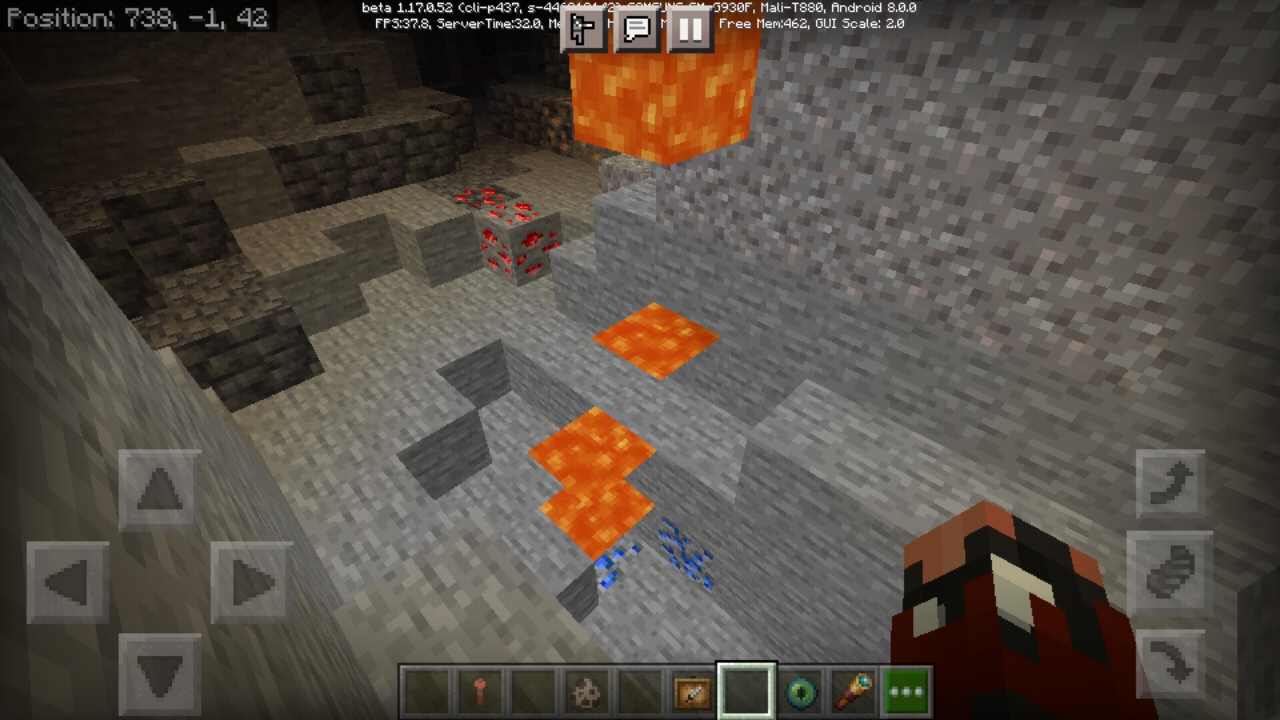Screen dimensions: 1280x720
Task: Open the chat window
Action: pos(637,30)
